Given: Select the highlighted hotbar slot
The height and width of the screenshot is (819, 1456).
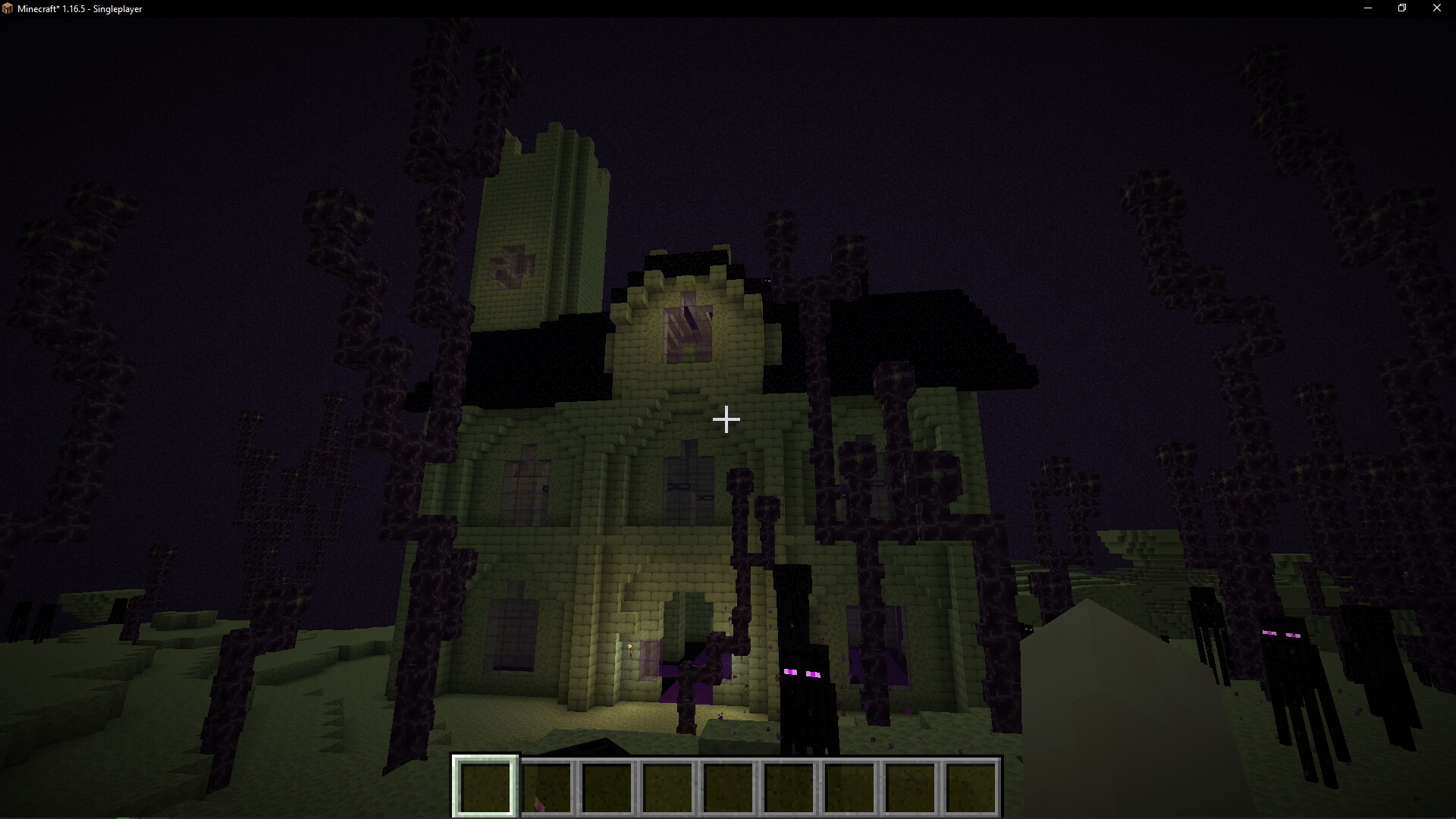Looking at the screenshot, I should (485, 786).
